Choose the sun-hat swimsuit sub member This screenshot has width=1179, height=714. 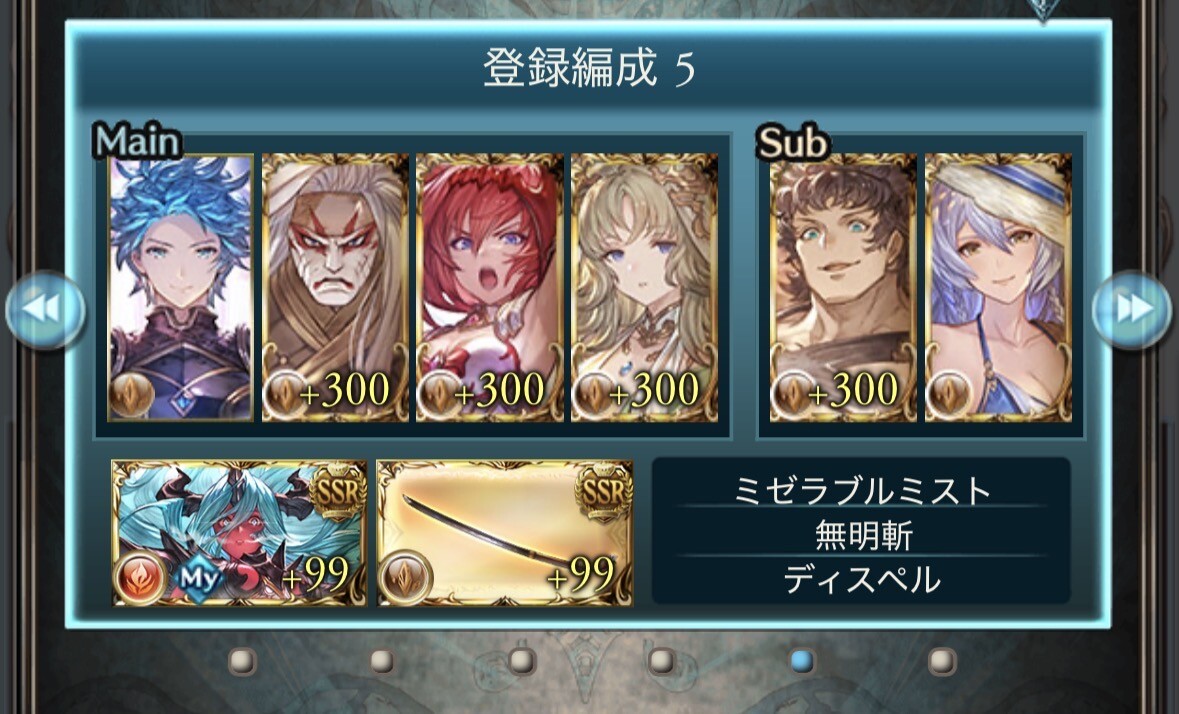[998, 288]
